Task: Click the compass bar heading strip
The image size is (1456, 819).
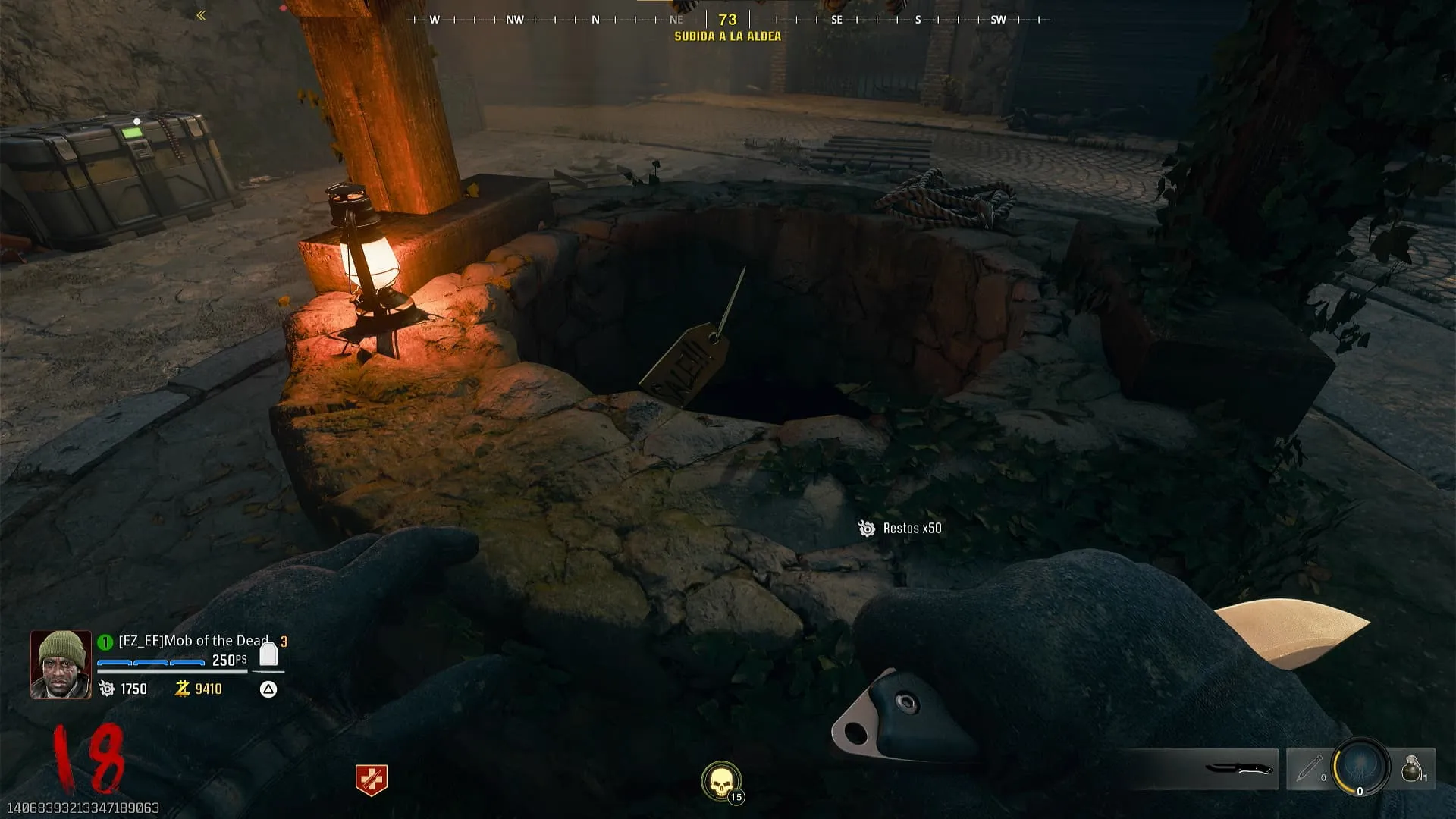Action: point(728,20)
